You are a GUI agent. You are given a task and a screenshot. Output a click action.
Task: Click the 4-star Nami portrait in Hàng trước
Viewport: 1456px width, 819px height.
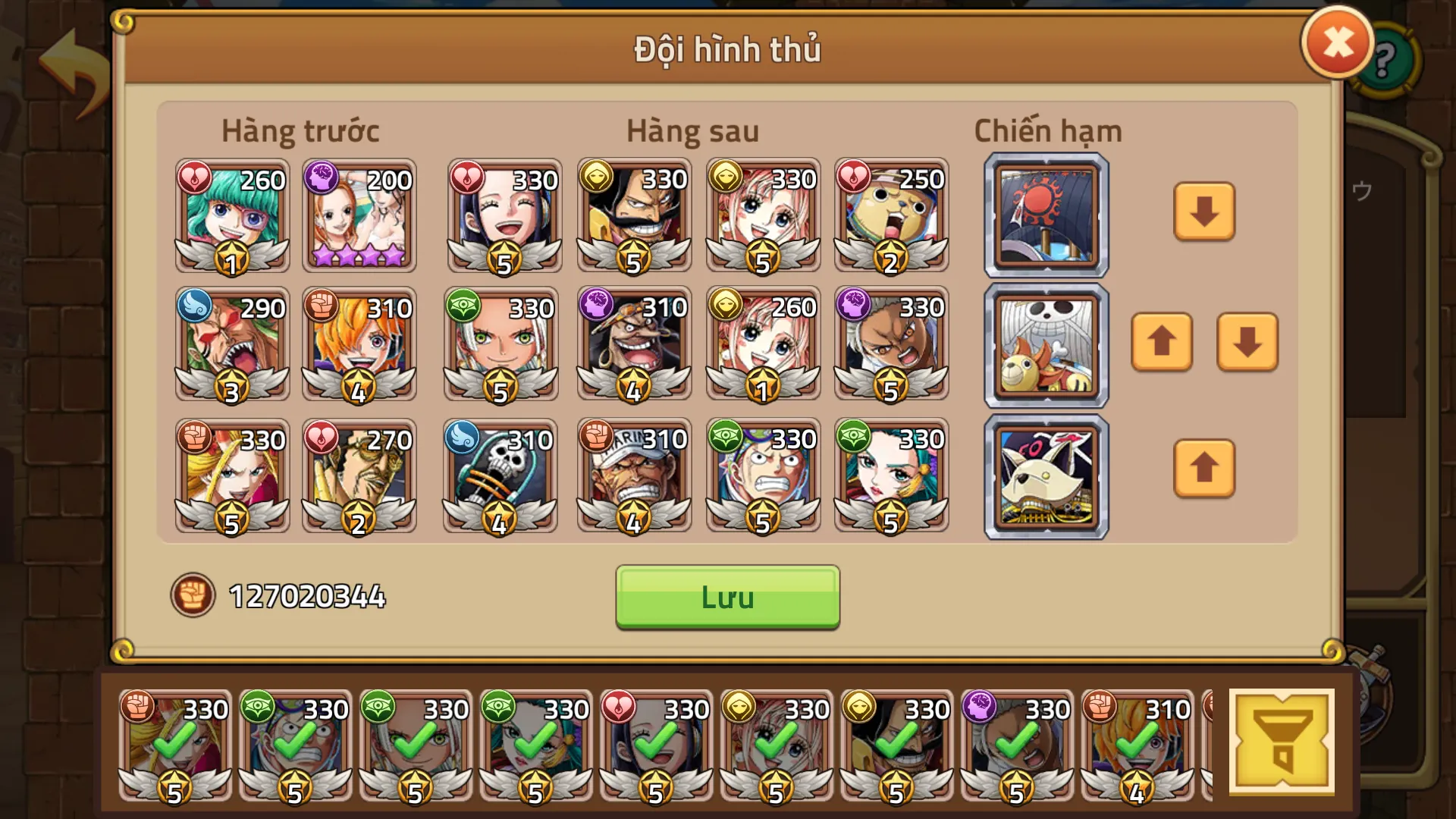pos(359,215)
